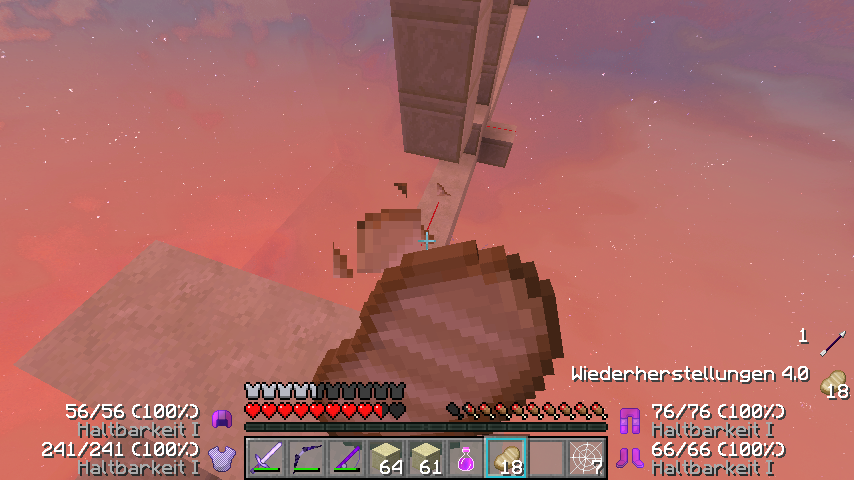The height and width of the screenshot is (480, 854).
Task: Select the enchanted bow hotbar slot
Action: pos(306,459)
